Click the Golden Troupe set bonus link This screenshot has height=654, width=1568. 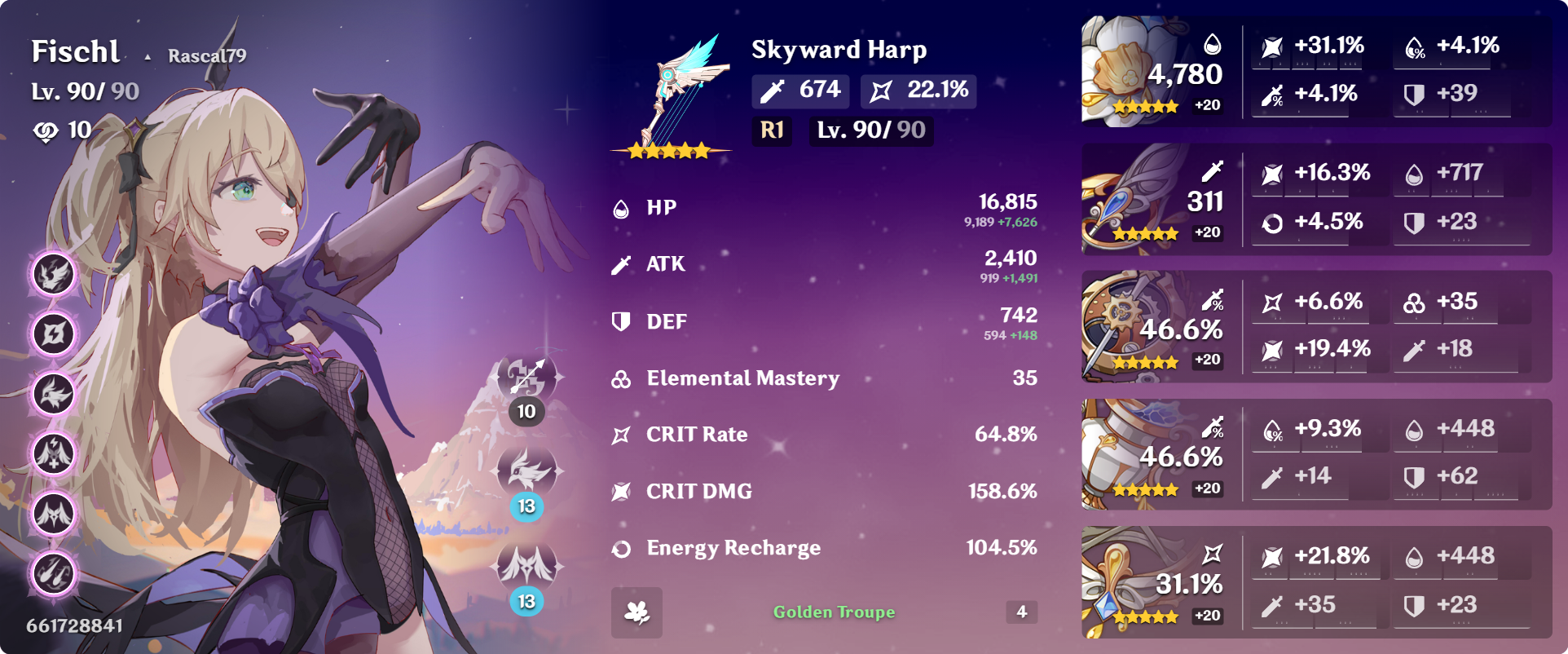point(833,611)
